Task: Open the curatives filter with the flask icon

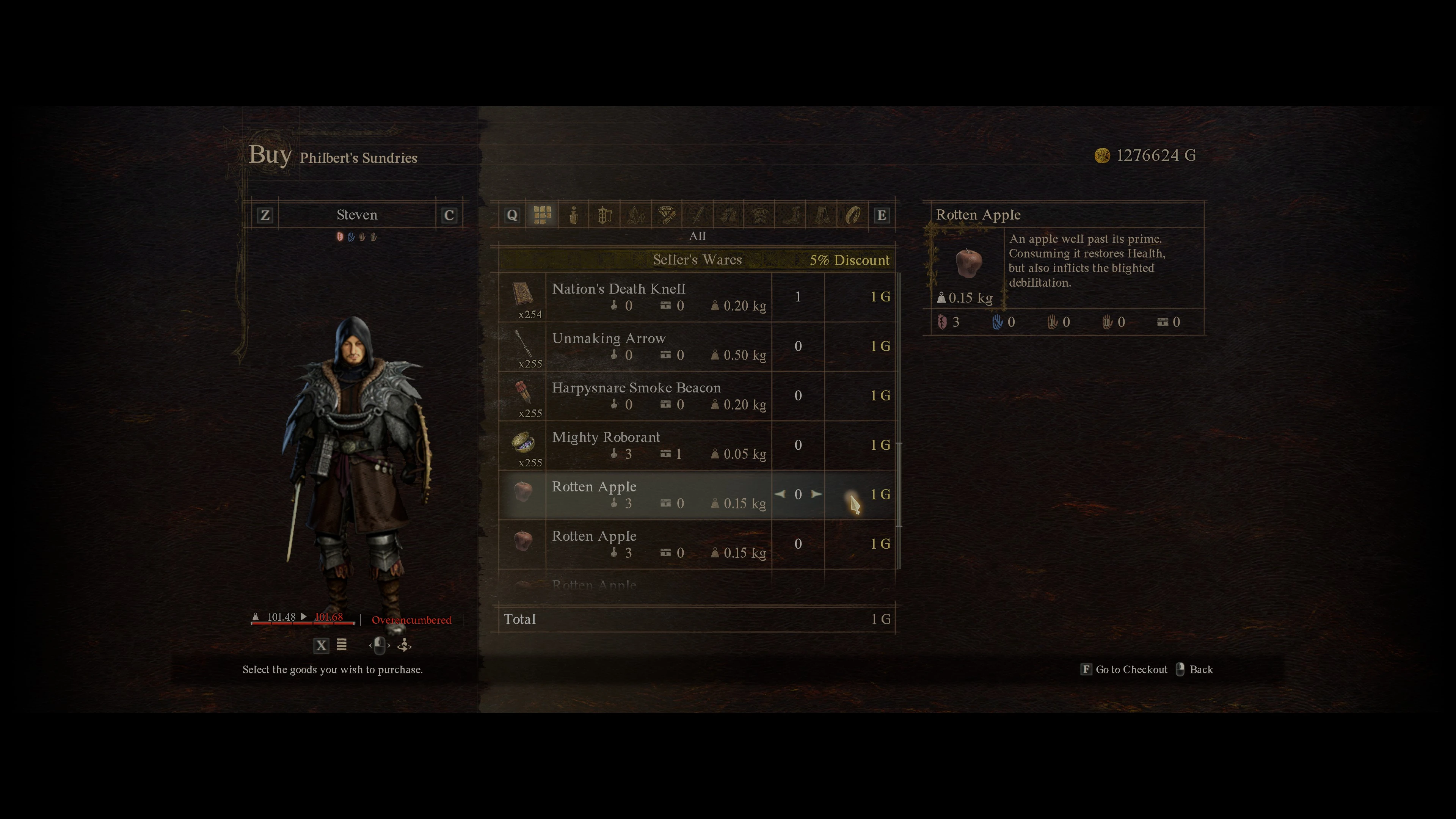Action: pos(573,213)
